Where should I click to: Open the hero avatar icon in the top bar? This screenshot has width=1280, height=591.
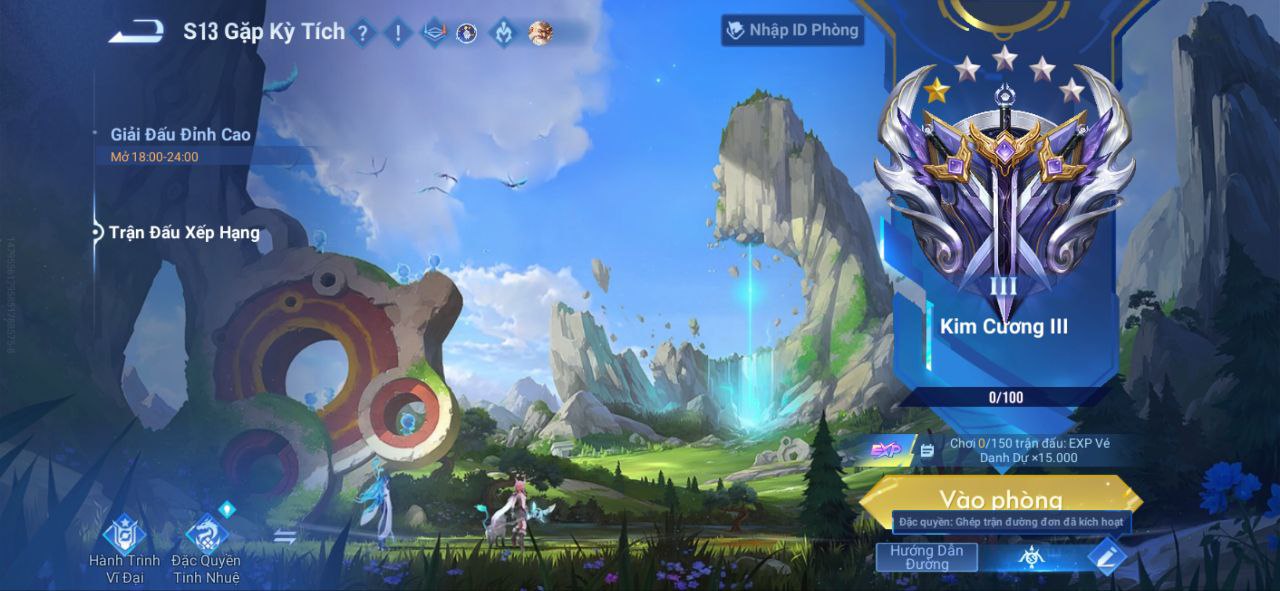(x=540, y=33)
